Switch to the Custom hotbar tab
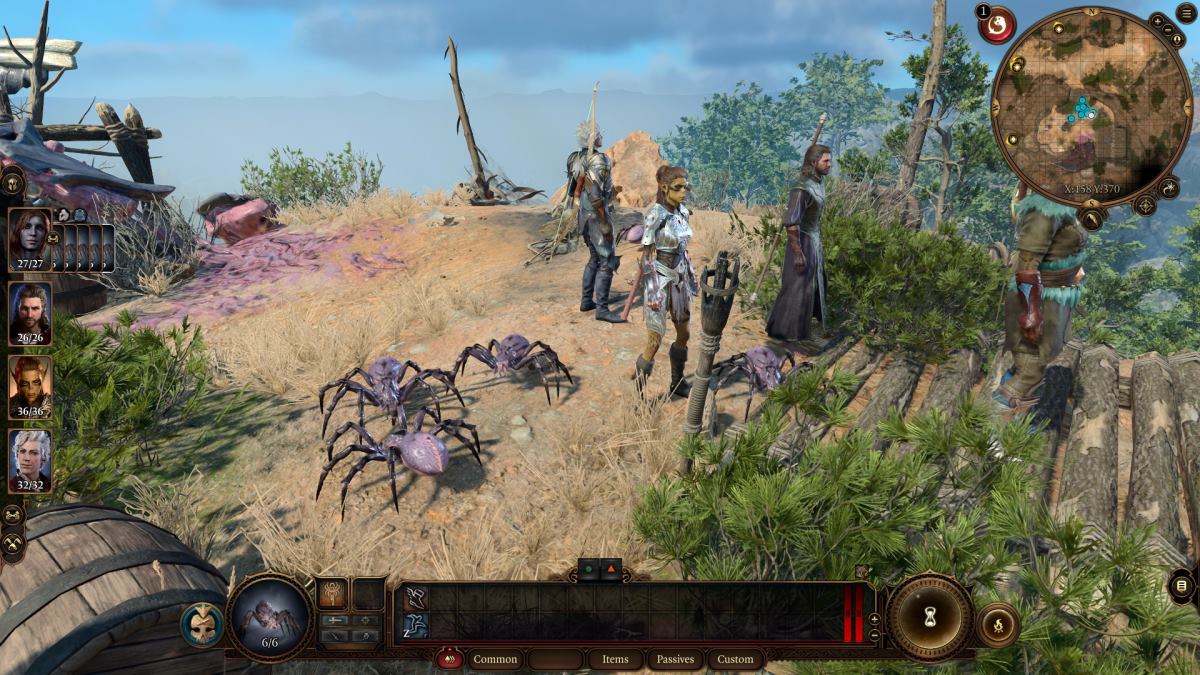Viewport: 1200px width, 675px height. tap(735, 659)
